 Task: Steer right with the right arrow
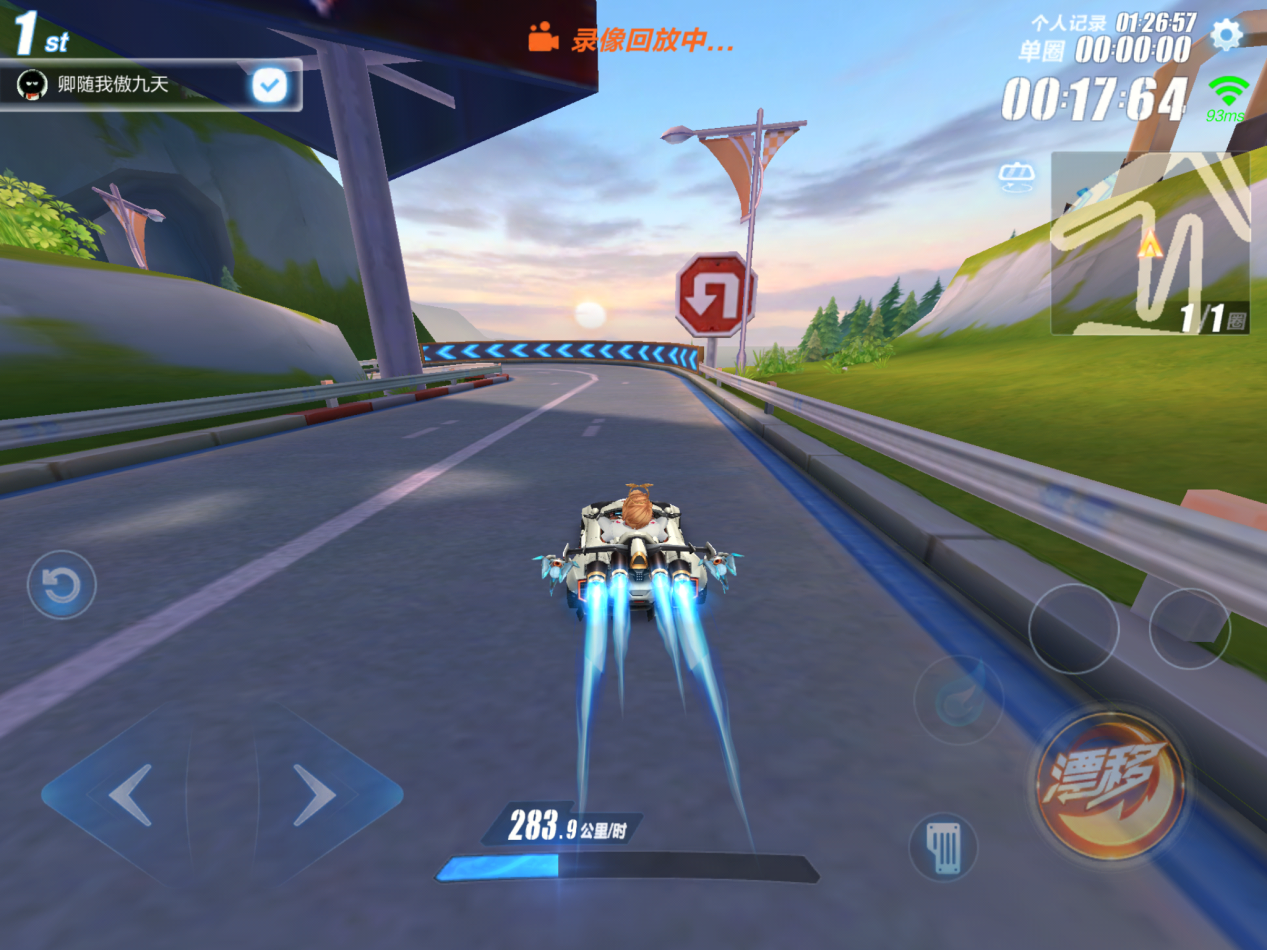point(314,795)
